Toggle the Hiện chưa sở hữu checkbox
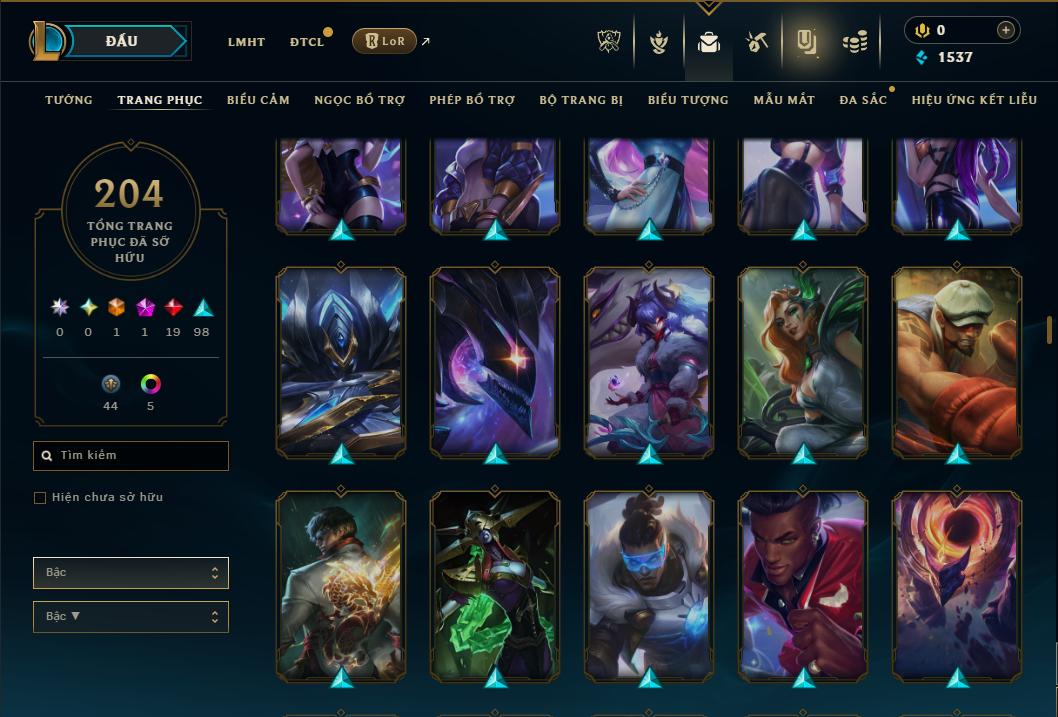The image size is (1058, 717). click(40, 498)
